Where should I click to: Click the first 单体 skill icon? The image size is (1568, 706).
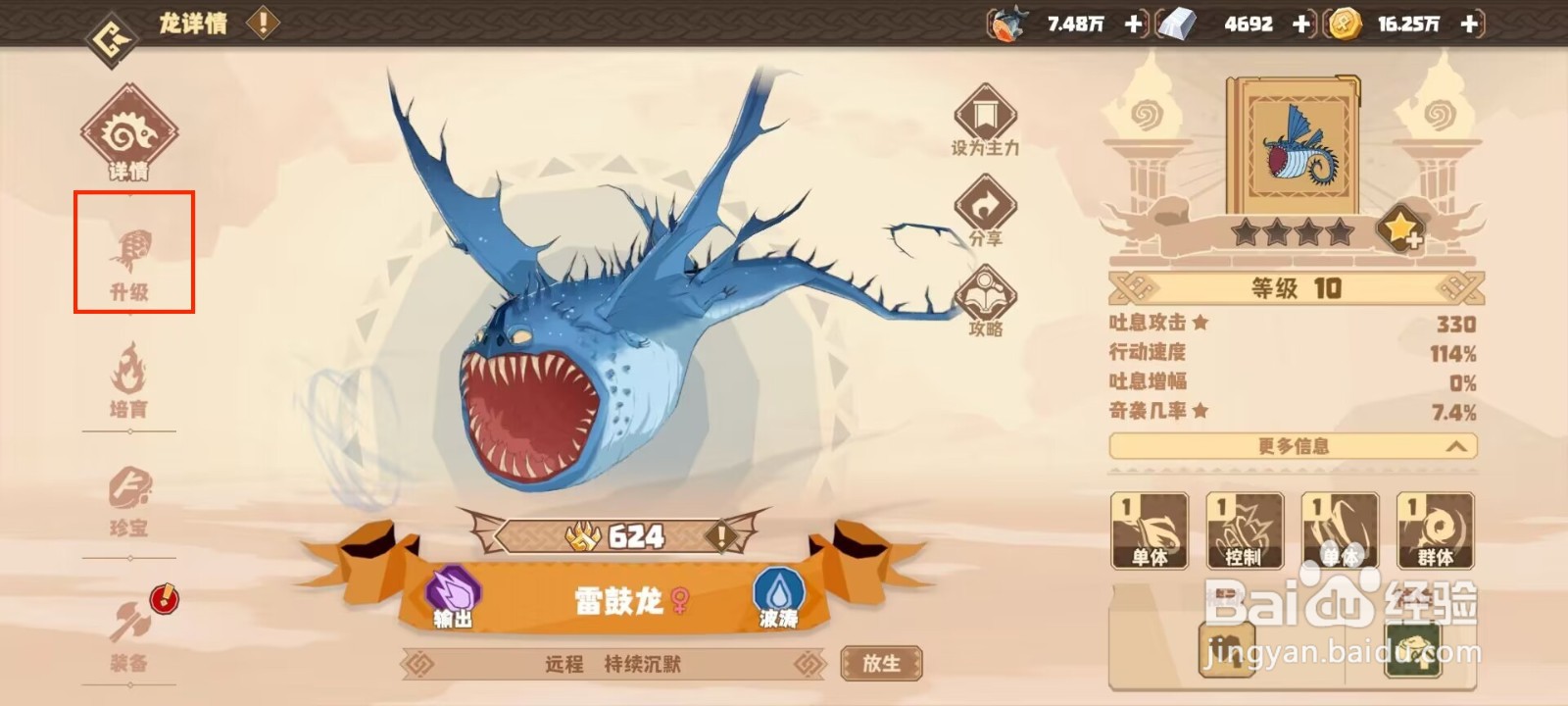tap(1151, 531)
